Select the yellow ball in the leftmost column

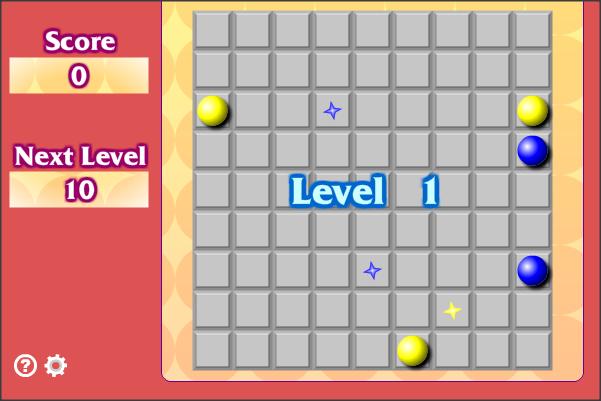click(x=213, y=110)
